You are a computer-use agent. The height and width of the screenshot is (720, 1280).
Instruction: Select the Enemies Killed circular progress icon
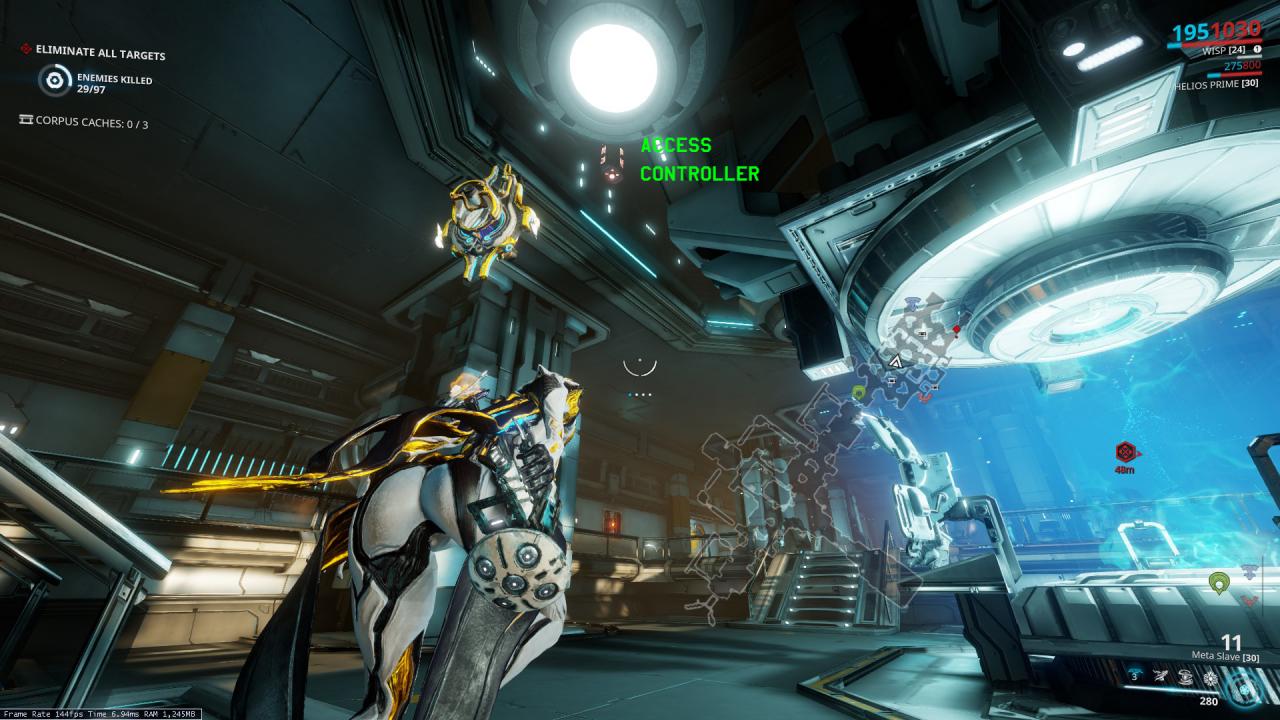coord(55,81)
